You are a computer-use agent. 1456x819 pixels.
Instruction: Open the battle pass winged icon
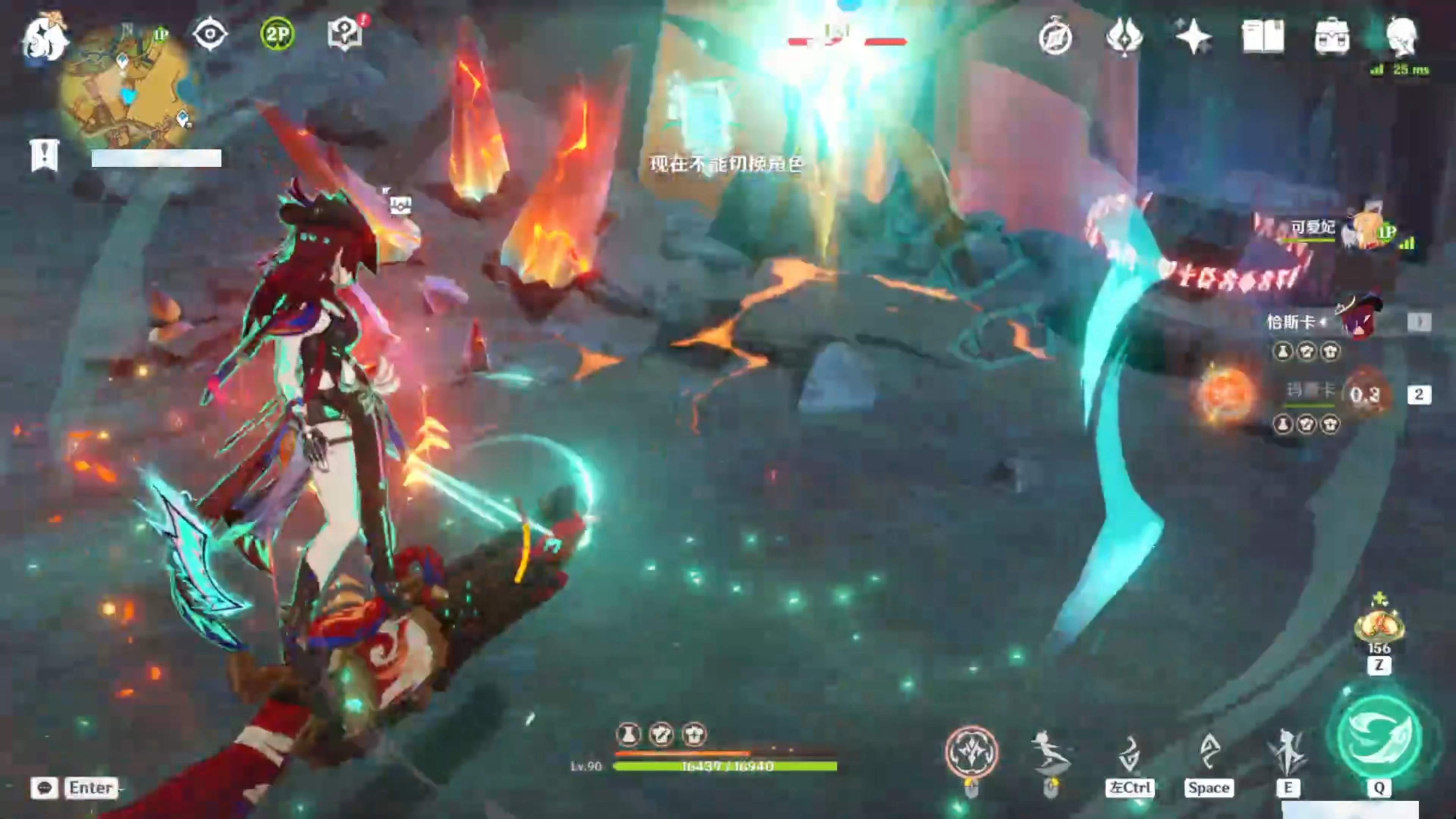pos(1124,37)
